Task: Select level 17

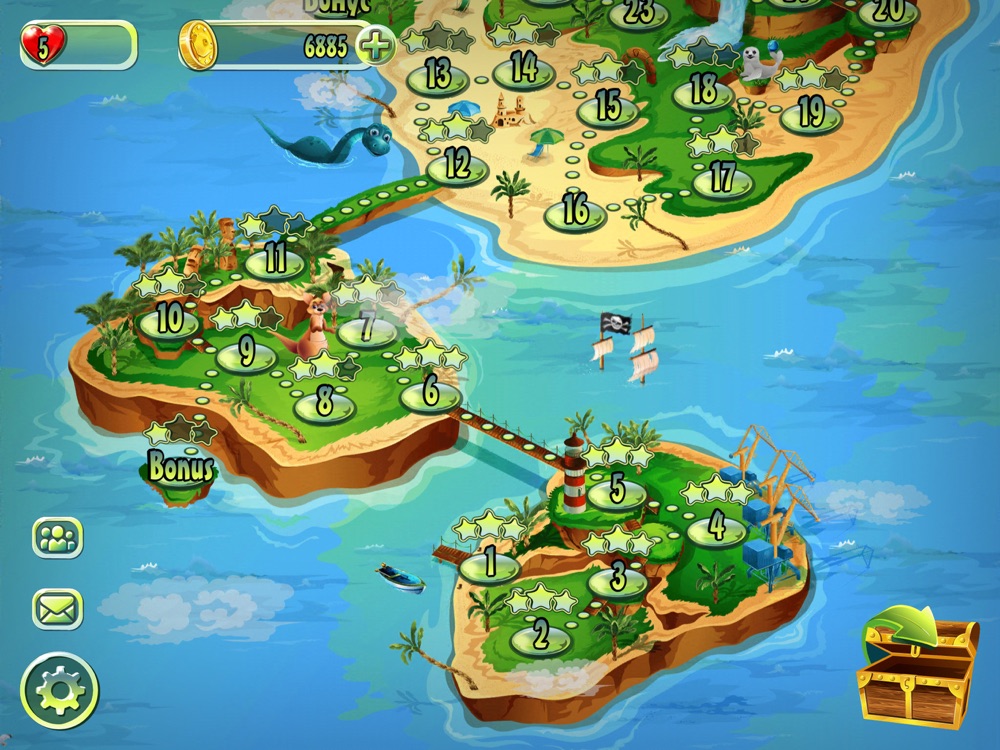Action: coord(722,180)
